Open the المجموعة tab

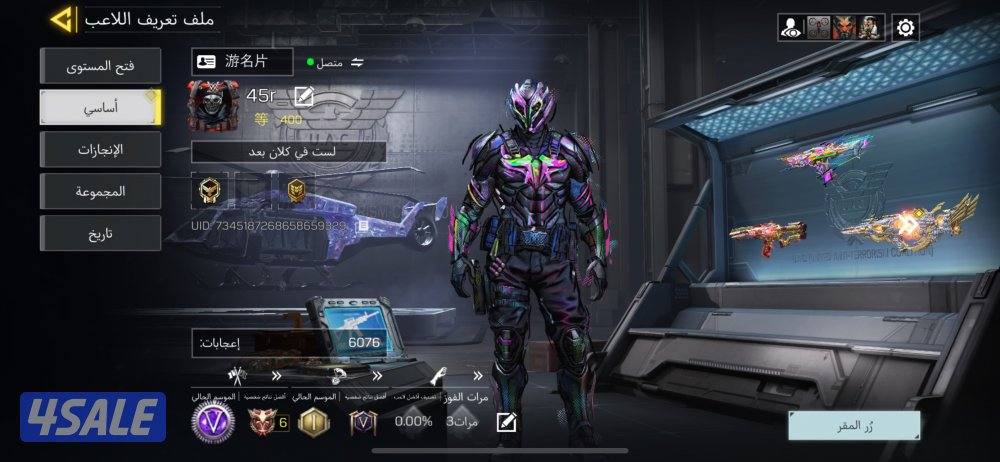[x=100, y=191]
